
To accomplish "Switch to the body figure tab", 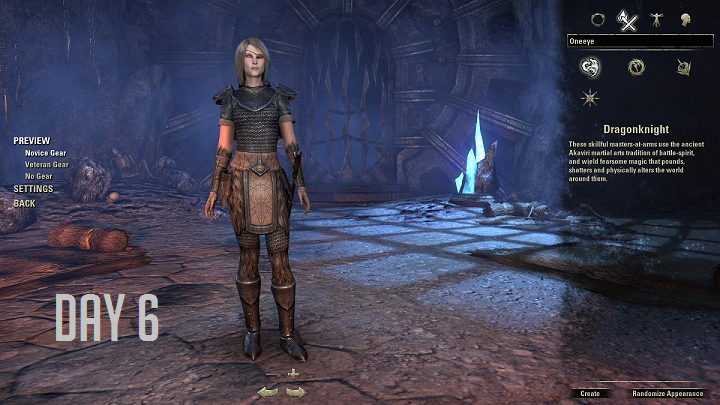I will (x=656, y=18).
